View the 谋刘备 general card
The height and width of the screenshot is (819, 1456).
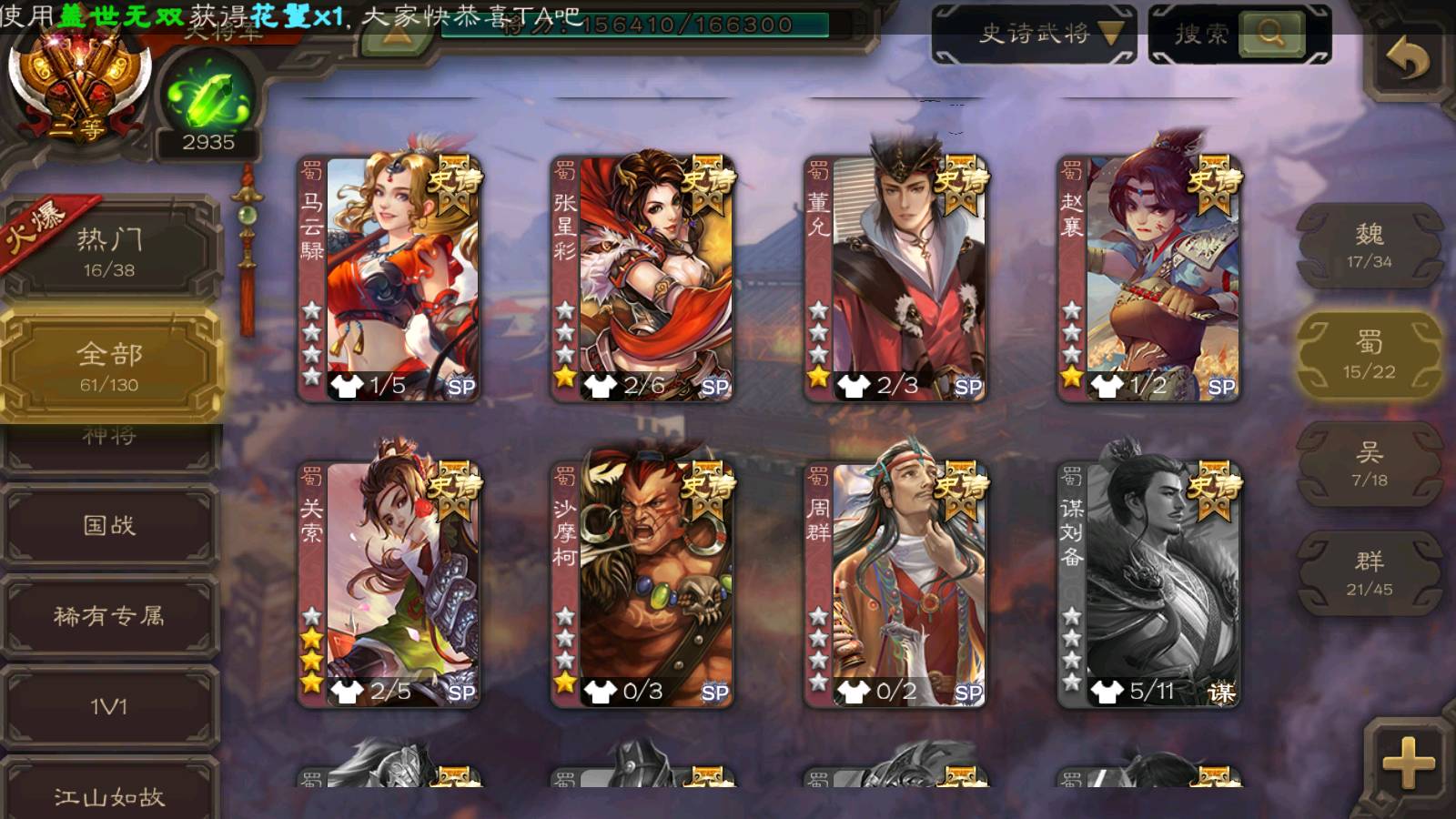click(x=1148, y=584)
